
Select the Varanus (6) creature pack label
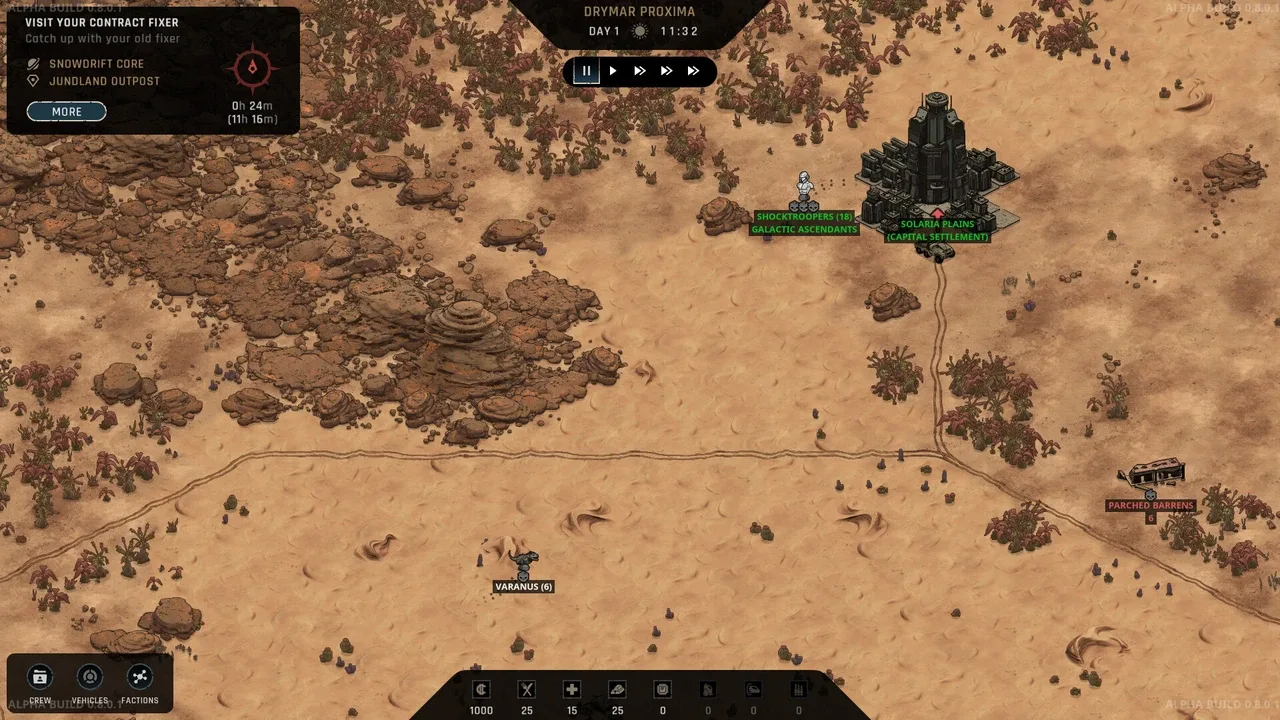point(523,587)
